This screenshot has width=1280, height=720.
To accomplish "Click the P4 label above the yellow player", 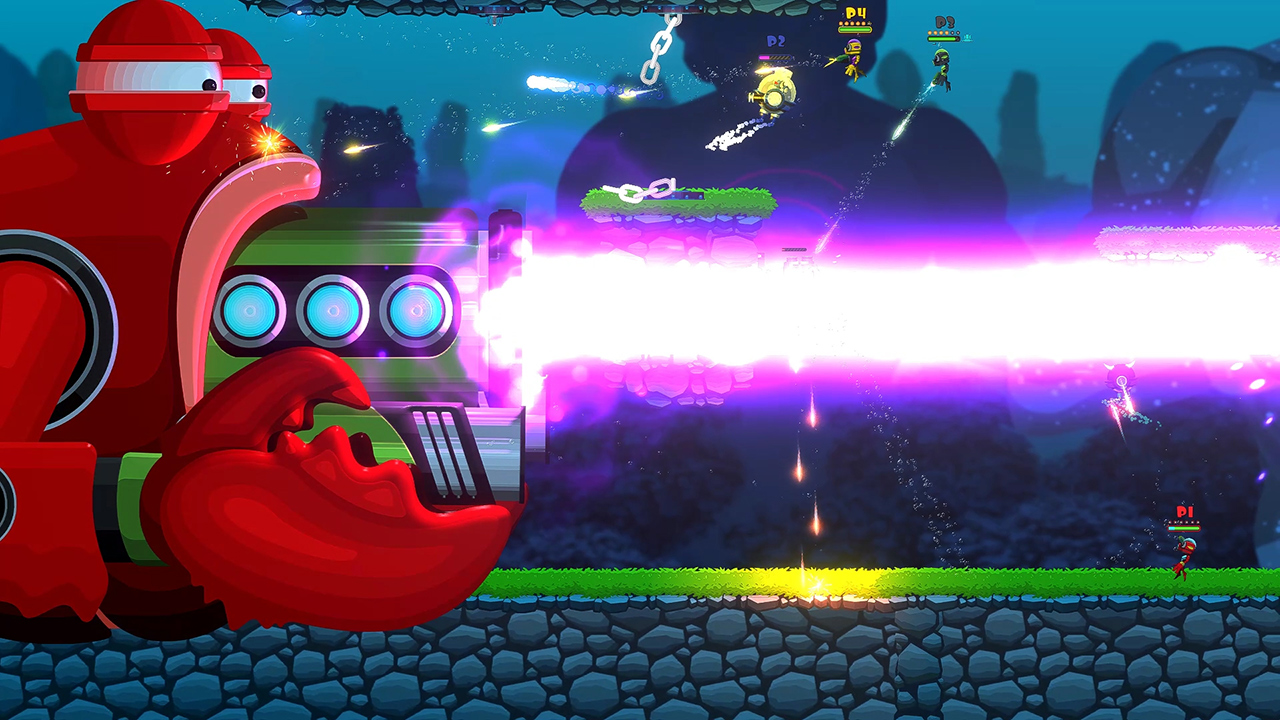I will point(855,13).
